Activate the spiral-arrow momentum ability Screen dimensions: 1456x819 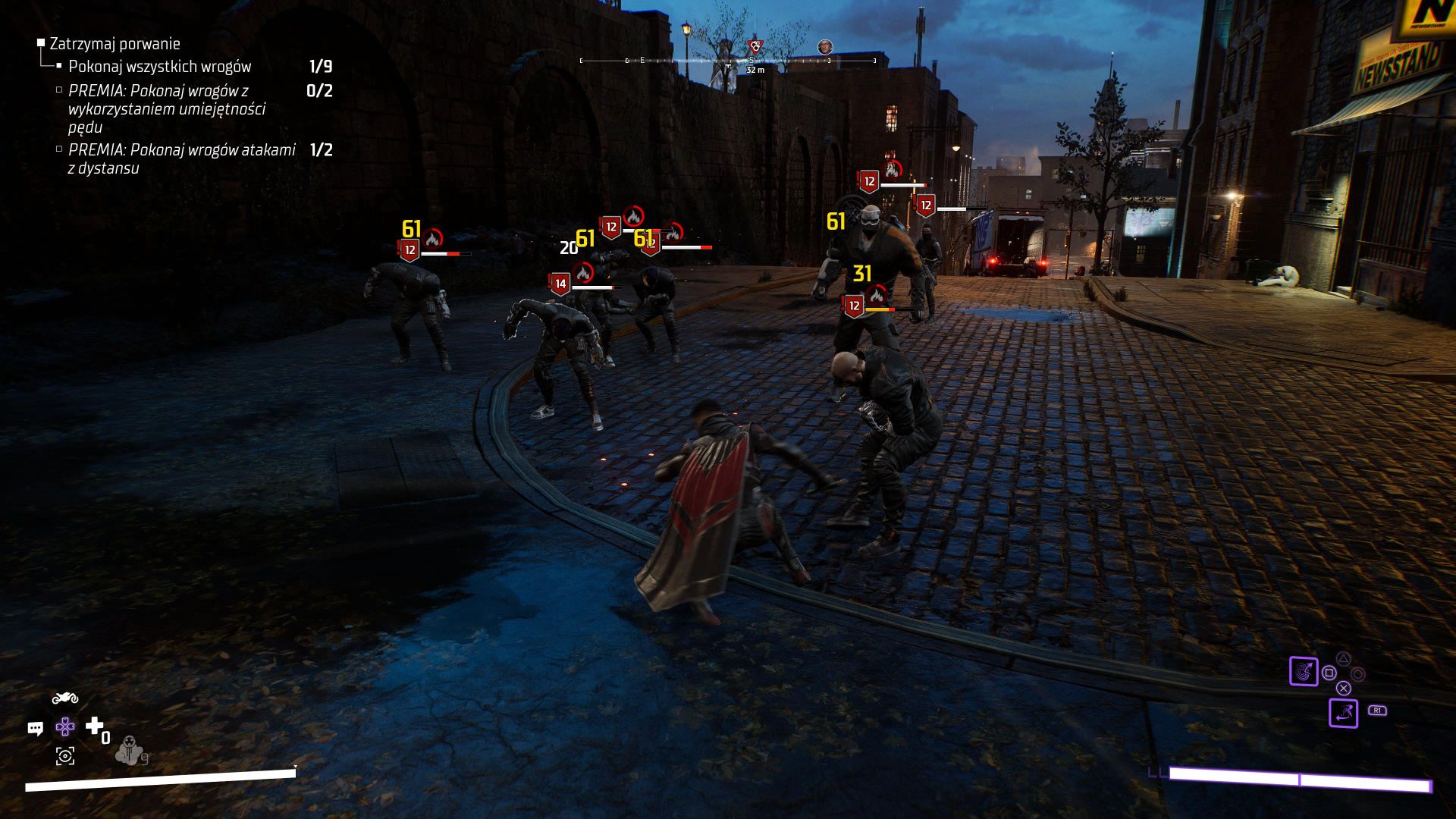[x=1304, y=671]
